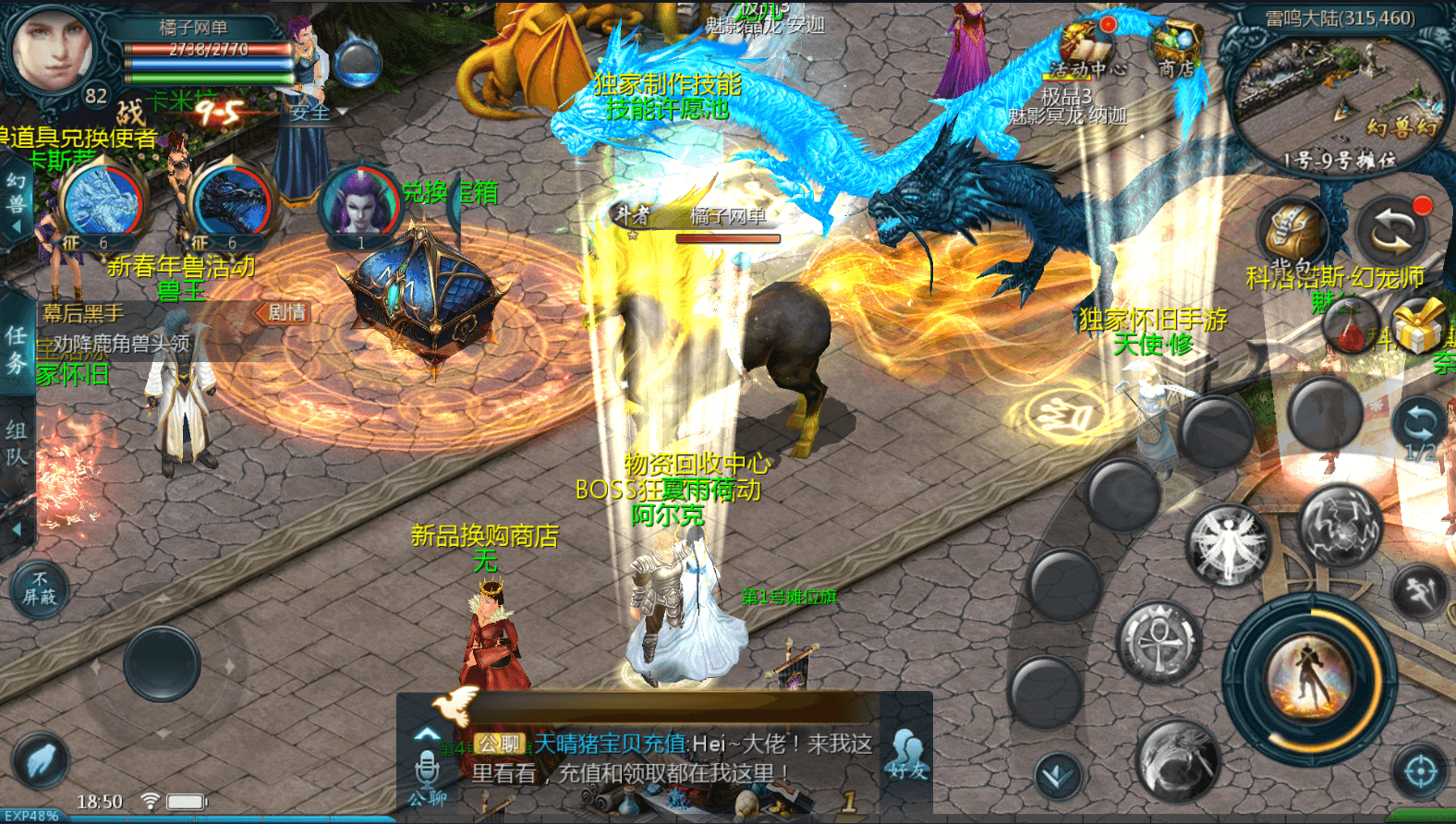Open the 好友 friends button
This screenshot has height=824, width=1456.
tap(906, 753)
